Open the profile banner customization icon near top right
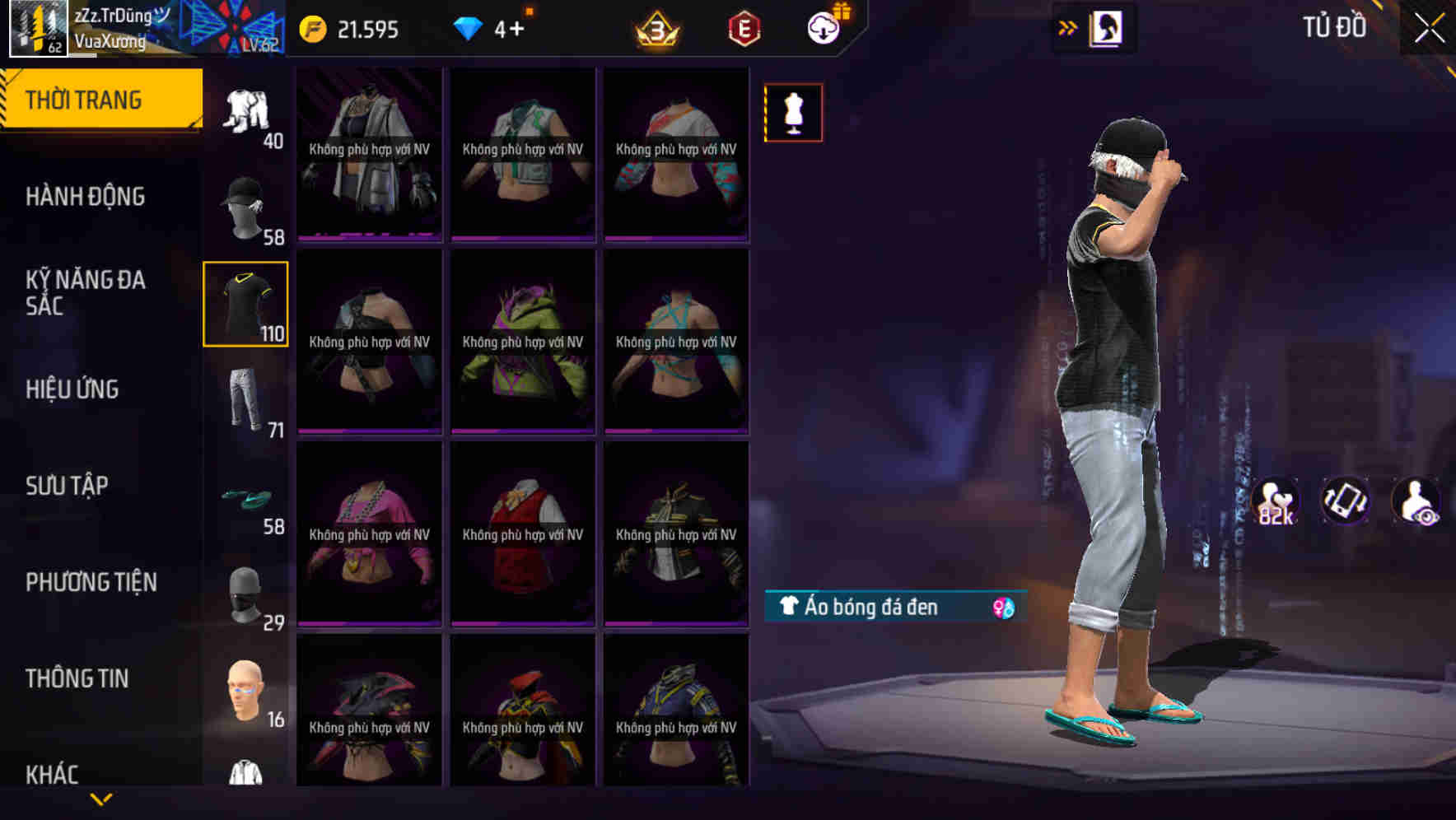The width and height of the screenshot is (1456, 820). (x=1108, y=27)
